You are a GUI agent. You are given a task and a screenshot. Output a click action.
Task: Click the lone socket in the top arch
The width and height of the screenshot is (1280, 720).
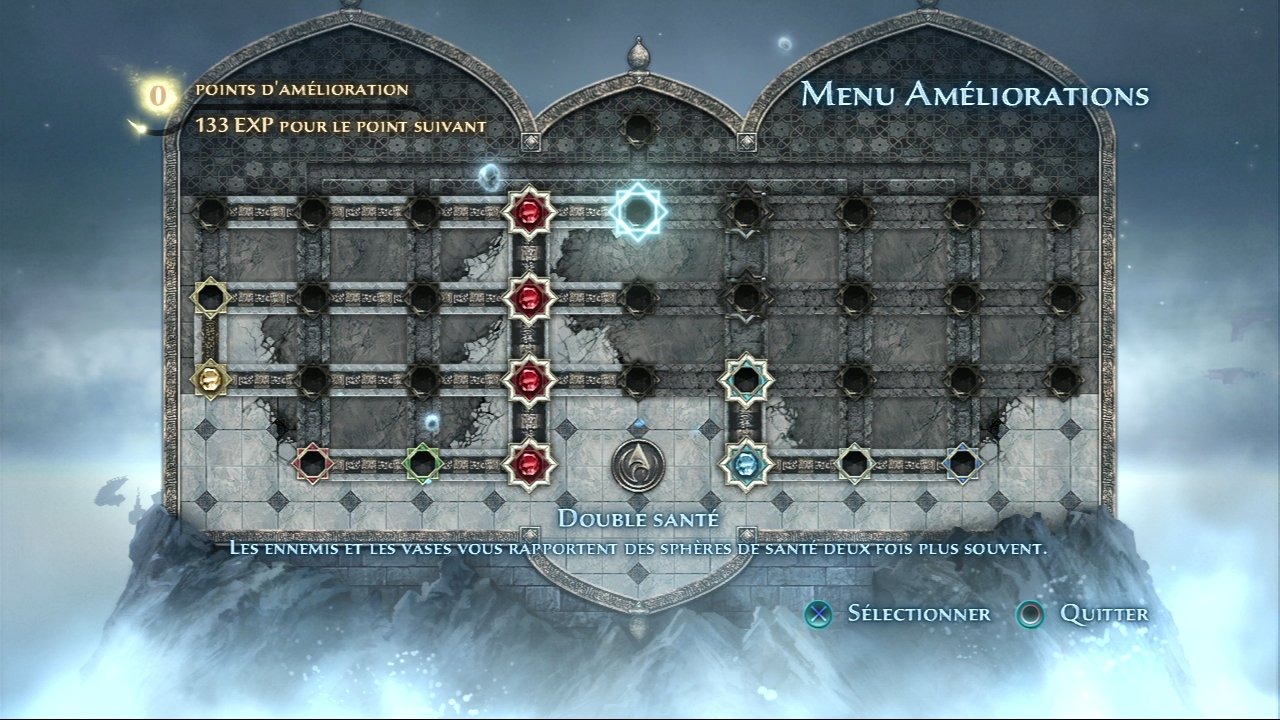[x=637, y=128]
